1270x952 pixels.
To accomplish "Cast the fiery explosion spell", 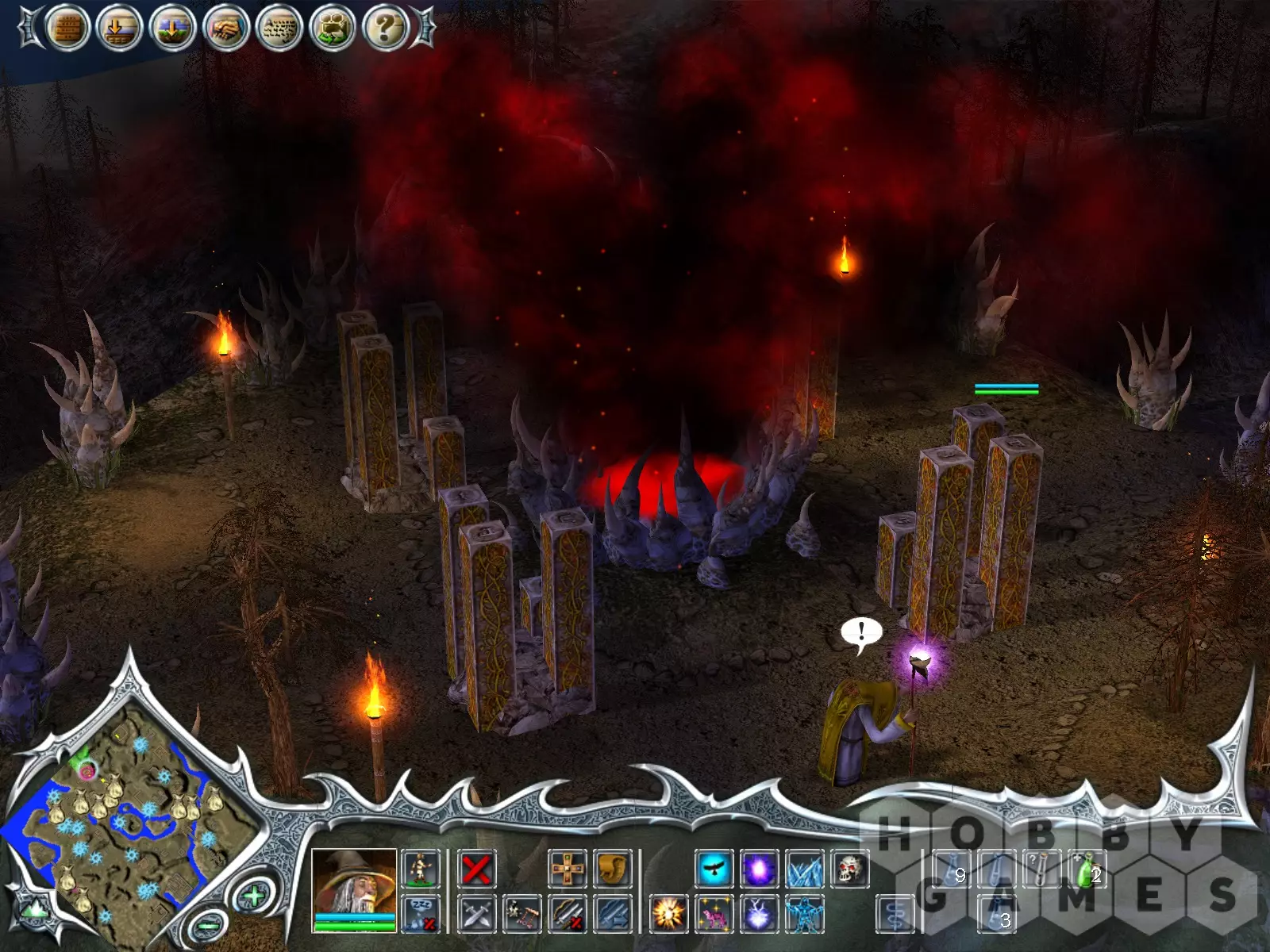I will (x=668, y=914).
